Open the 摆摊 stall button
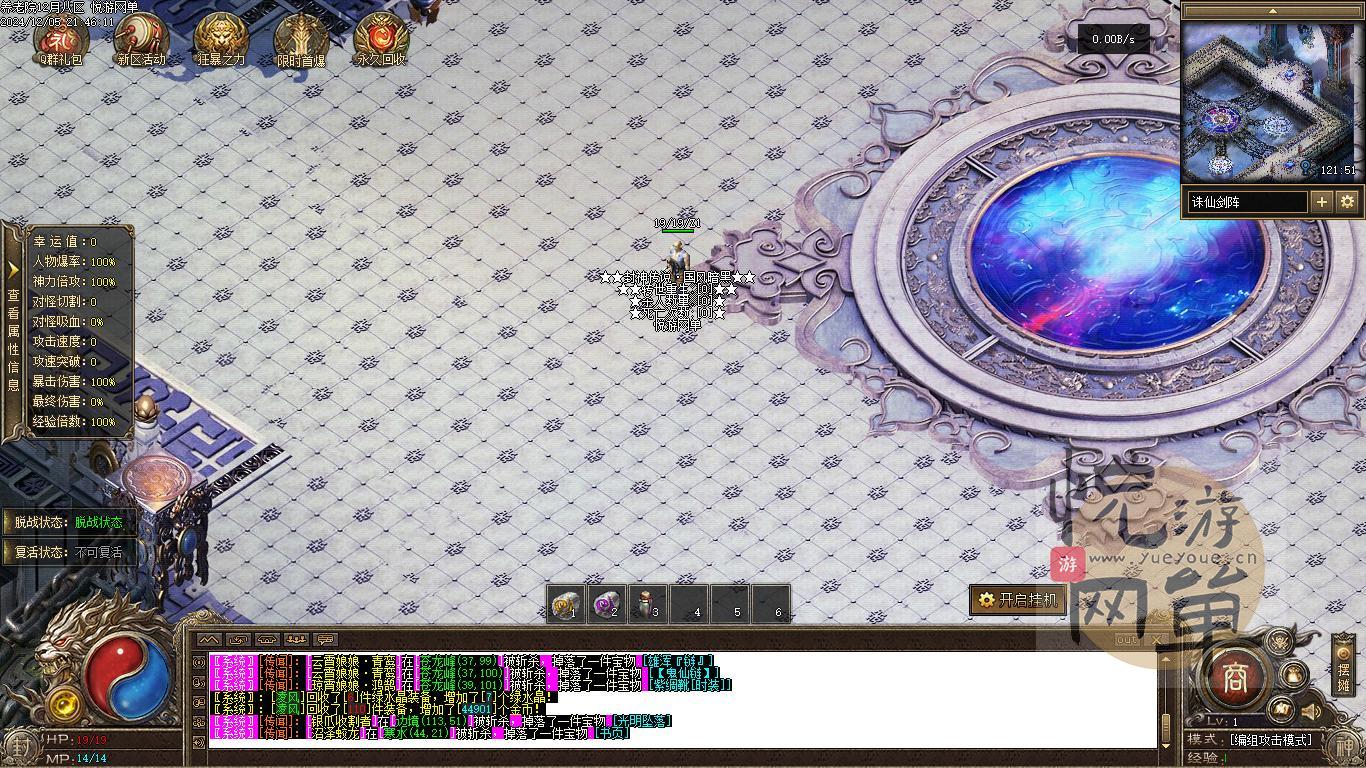This screenshot has width=1366, height=768. coord(1344,665)
